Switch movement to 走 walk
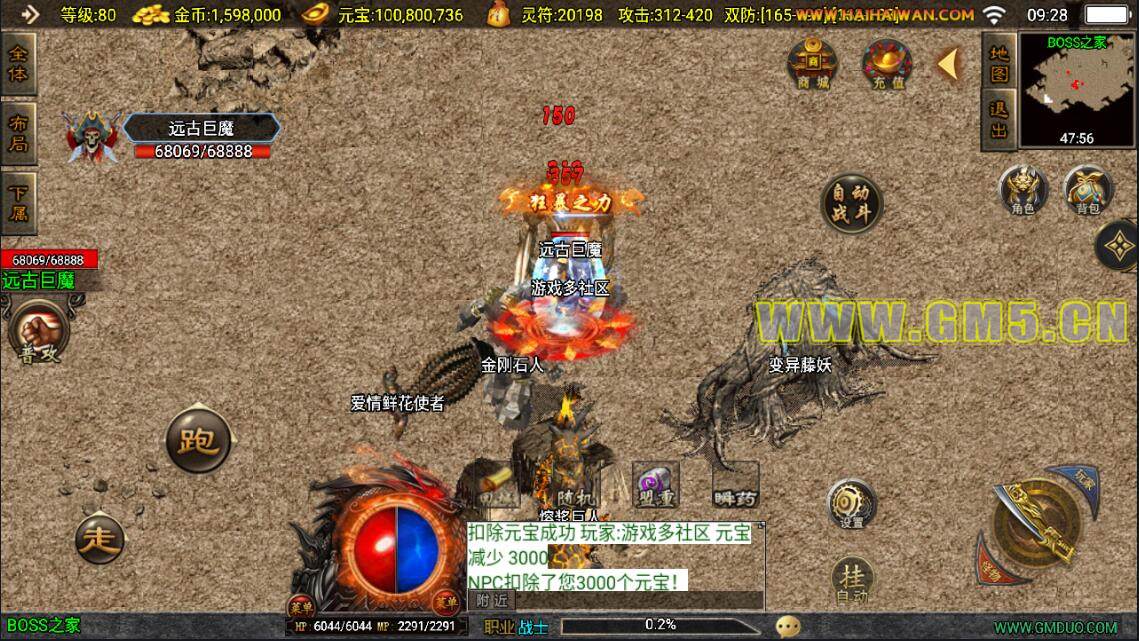 pyautogui.click(x=100, y=540)
